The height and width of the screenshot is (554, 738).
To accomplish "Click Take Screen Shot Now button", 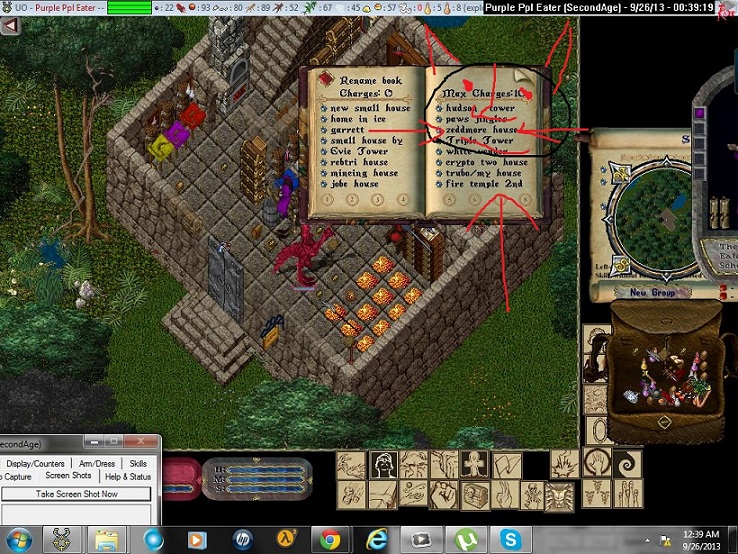I will tap(76, 494).
